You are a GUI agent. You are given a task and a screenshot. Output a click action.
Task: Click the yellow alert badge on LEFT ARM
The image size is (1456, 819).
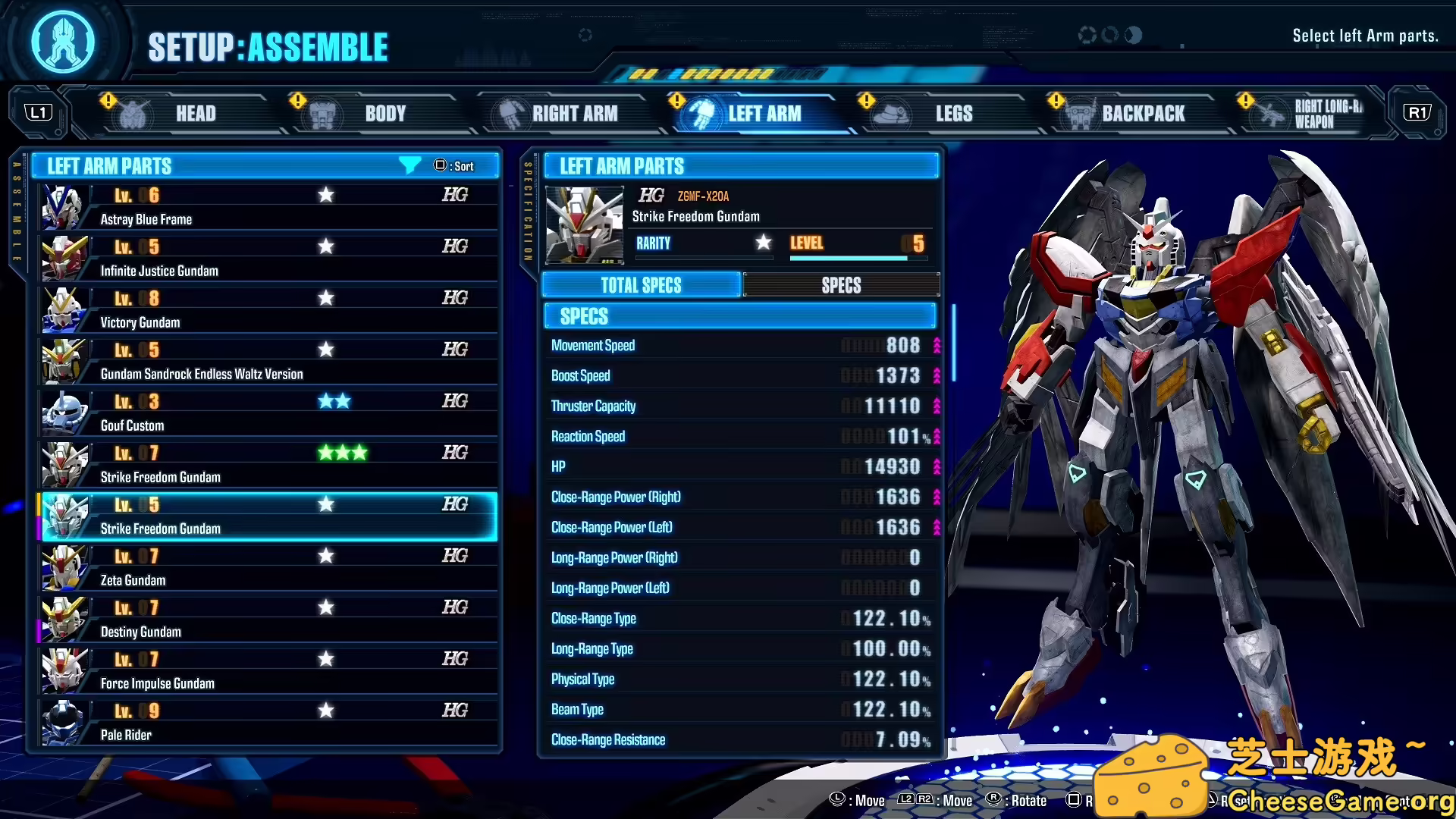pos(675,99)
